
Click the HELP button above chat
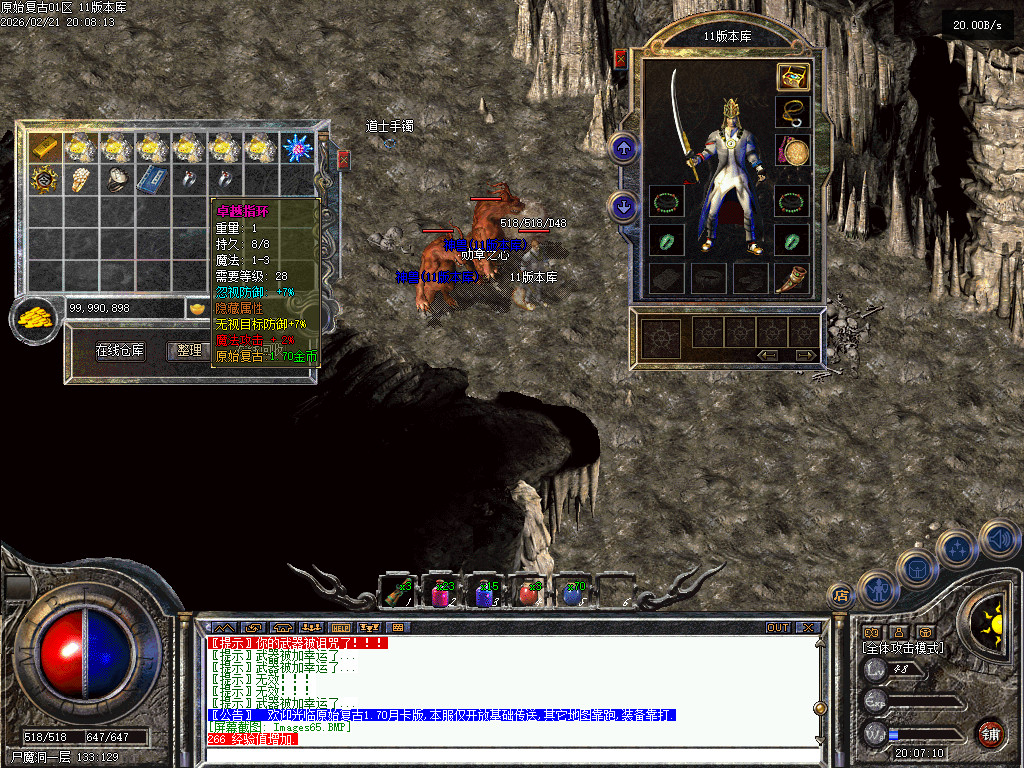click(x=339, y=628)
